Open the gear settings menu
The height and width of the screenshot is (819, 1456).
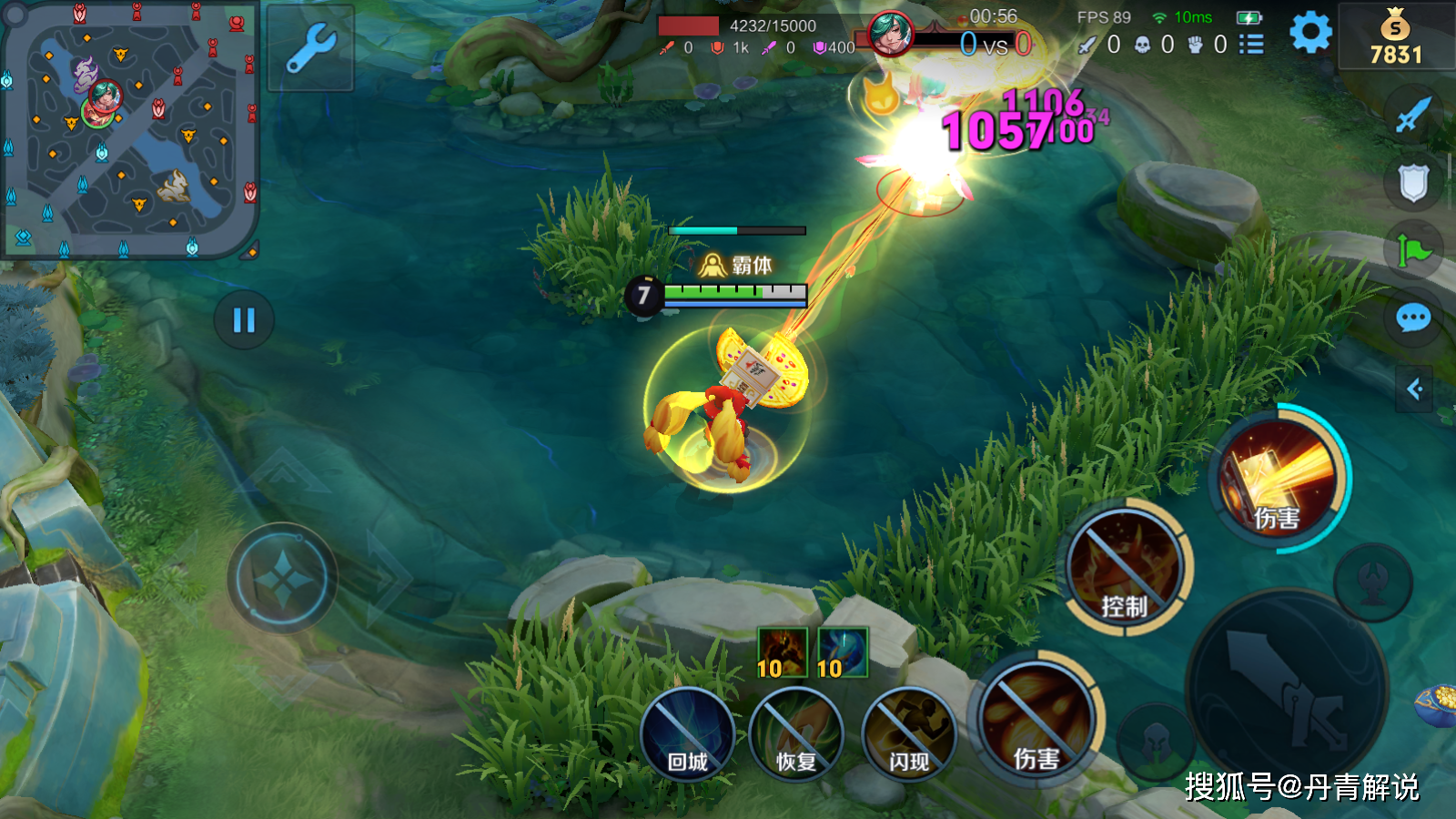pos(1310,34)
